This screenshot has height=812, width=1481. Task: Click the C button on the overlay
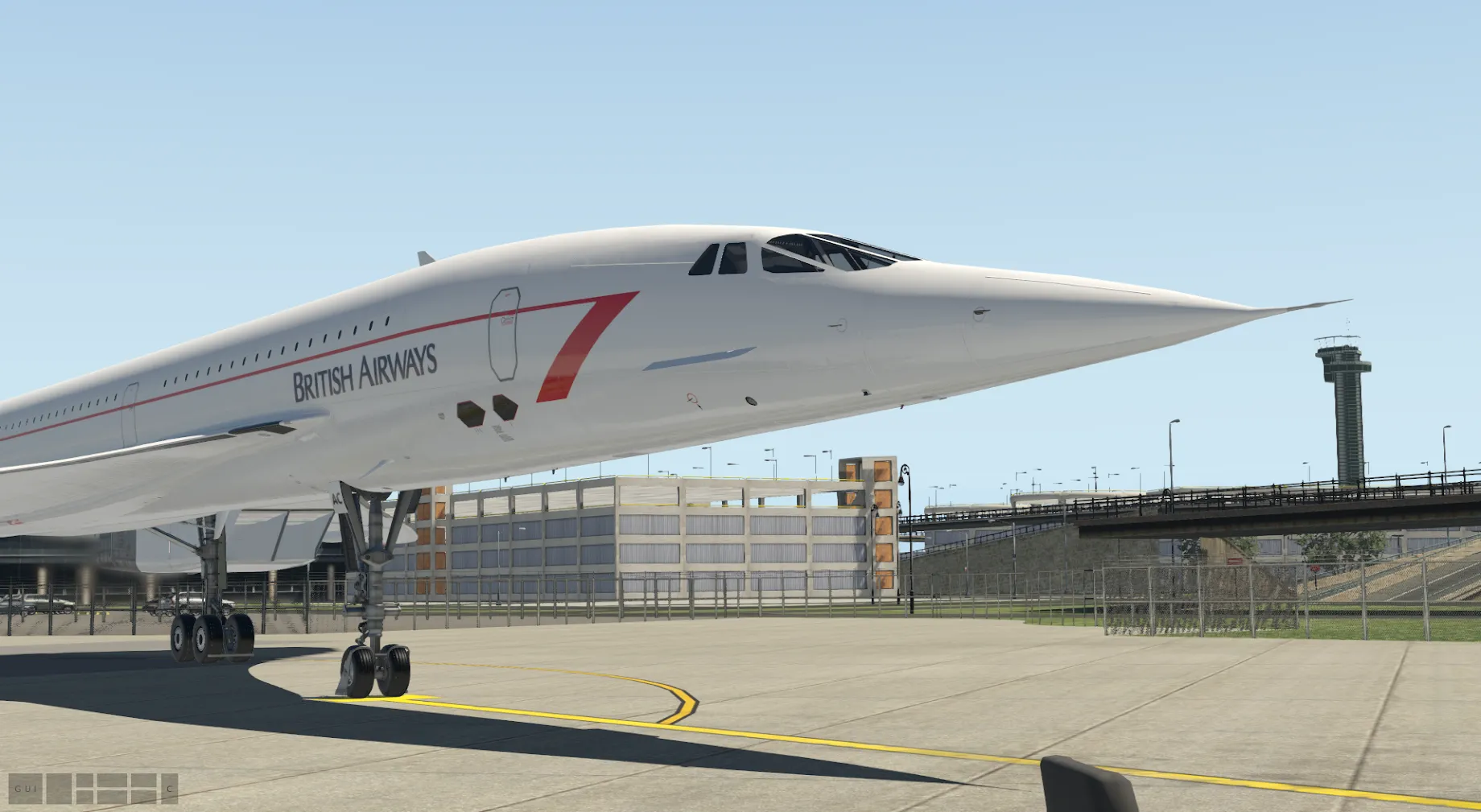170,789
